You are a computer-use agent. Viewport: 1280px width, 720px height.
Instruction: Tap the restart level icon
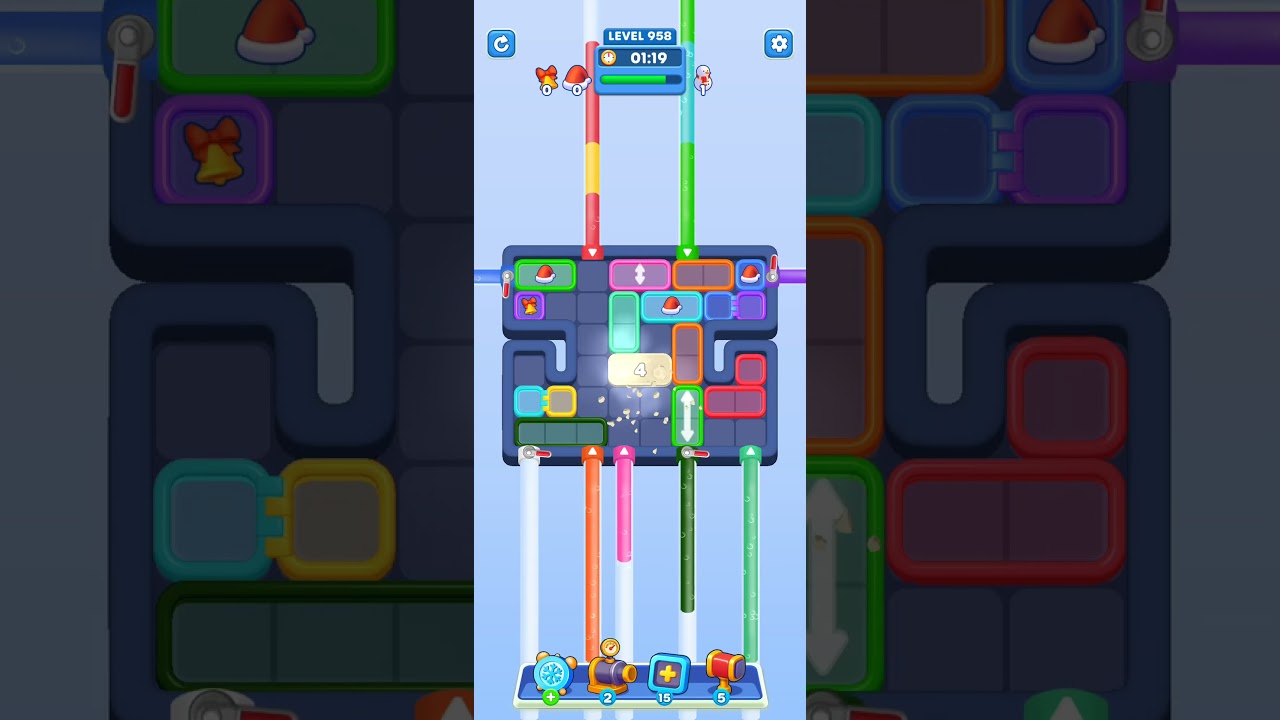coord(501,44)
